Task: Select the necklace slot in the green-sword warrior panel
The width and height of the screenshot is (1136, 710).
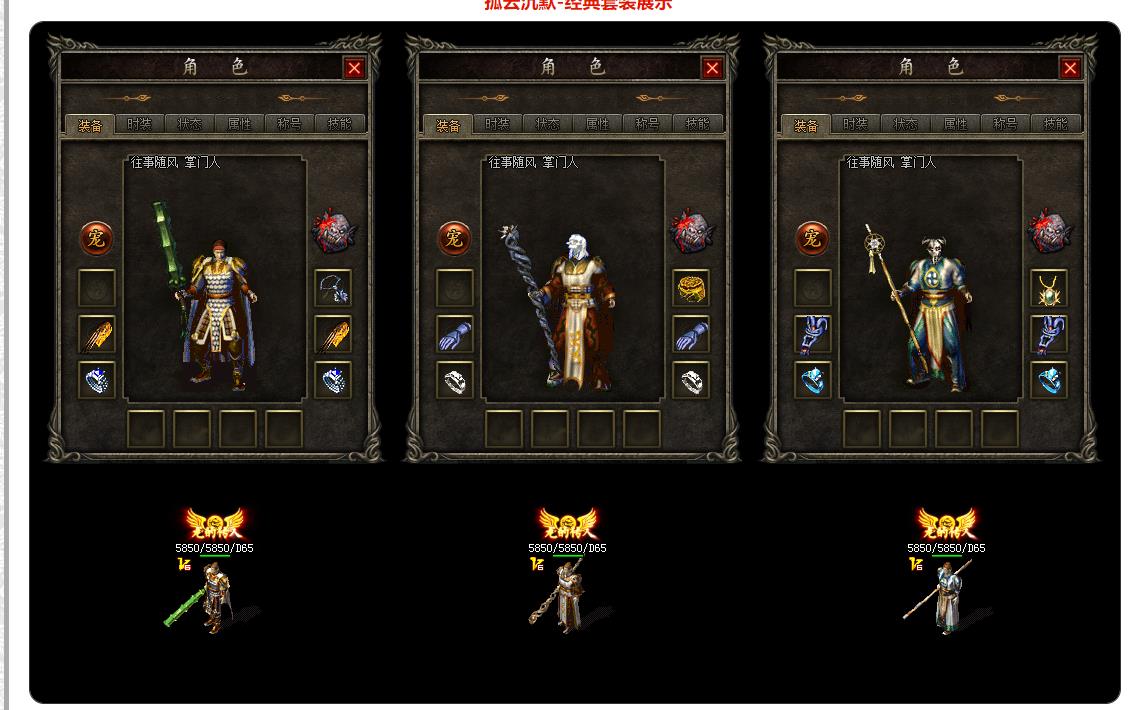Action: pos(333,288)
